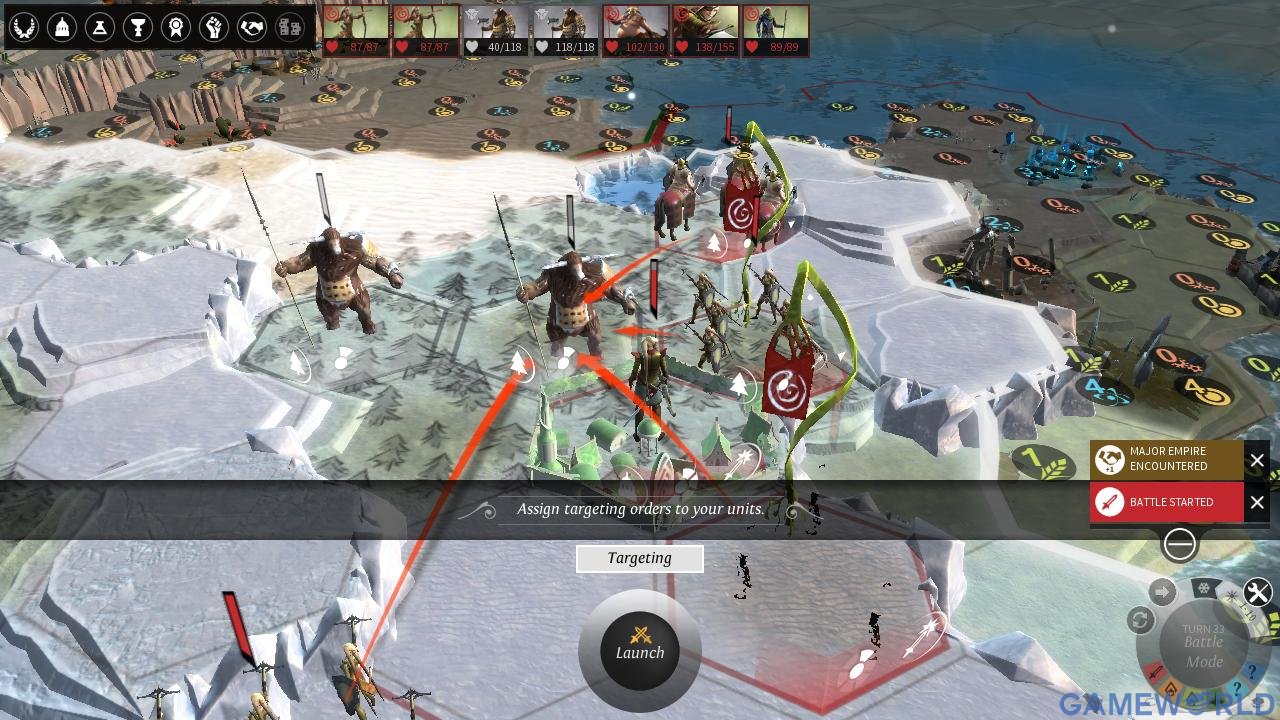Select the unit portrait with 102/130 health
Screen dimensions: 1280x720
pos(636,30)
